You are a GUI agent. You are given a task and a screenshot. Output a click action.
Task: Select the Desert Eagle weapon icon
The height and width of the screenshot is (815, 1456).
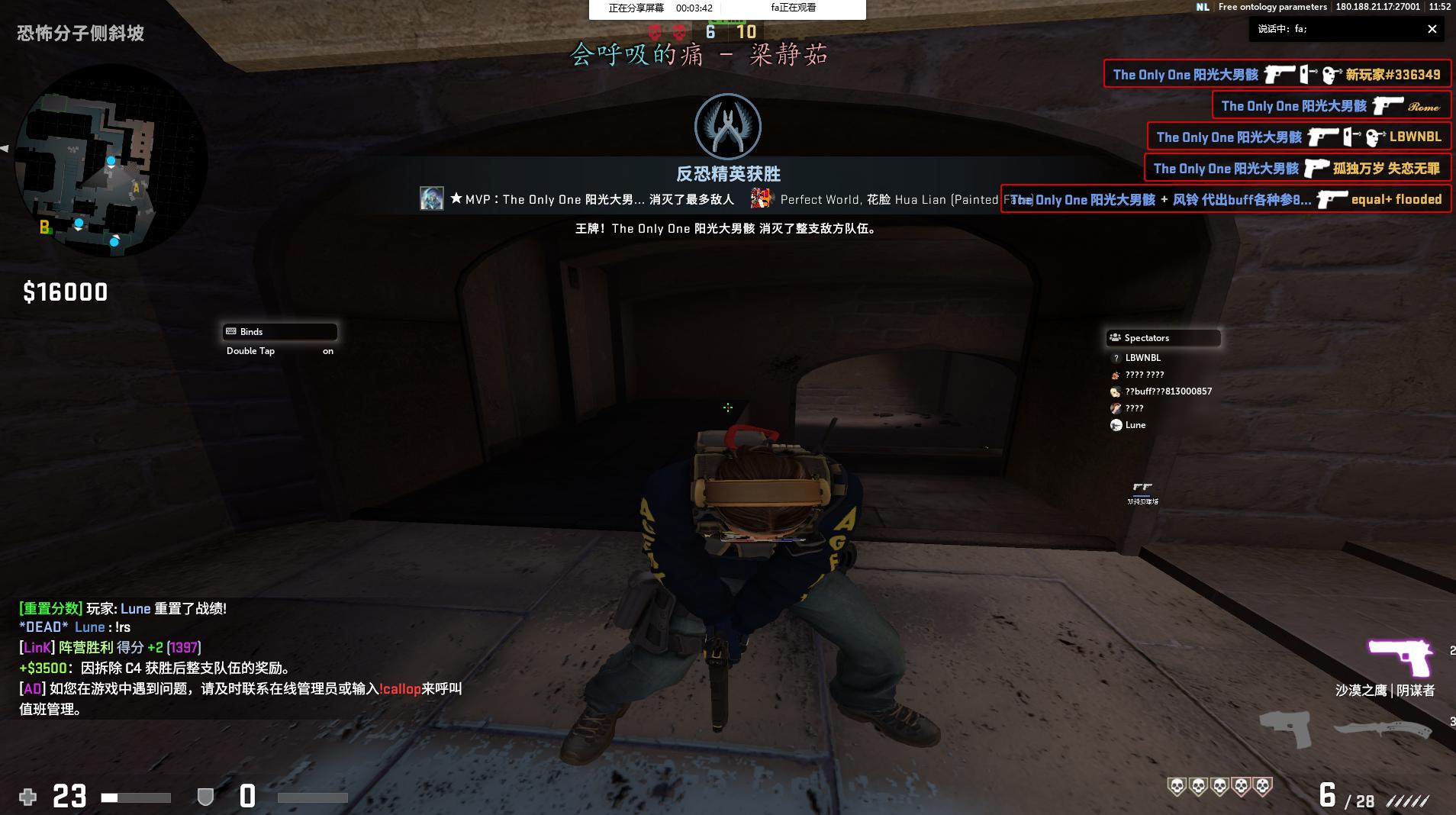[x=1400, y=657]
